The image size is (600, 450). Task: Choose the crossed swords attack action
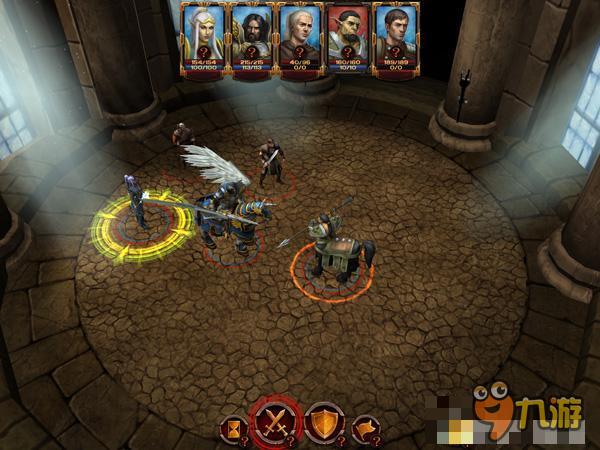click(277, 421)
